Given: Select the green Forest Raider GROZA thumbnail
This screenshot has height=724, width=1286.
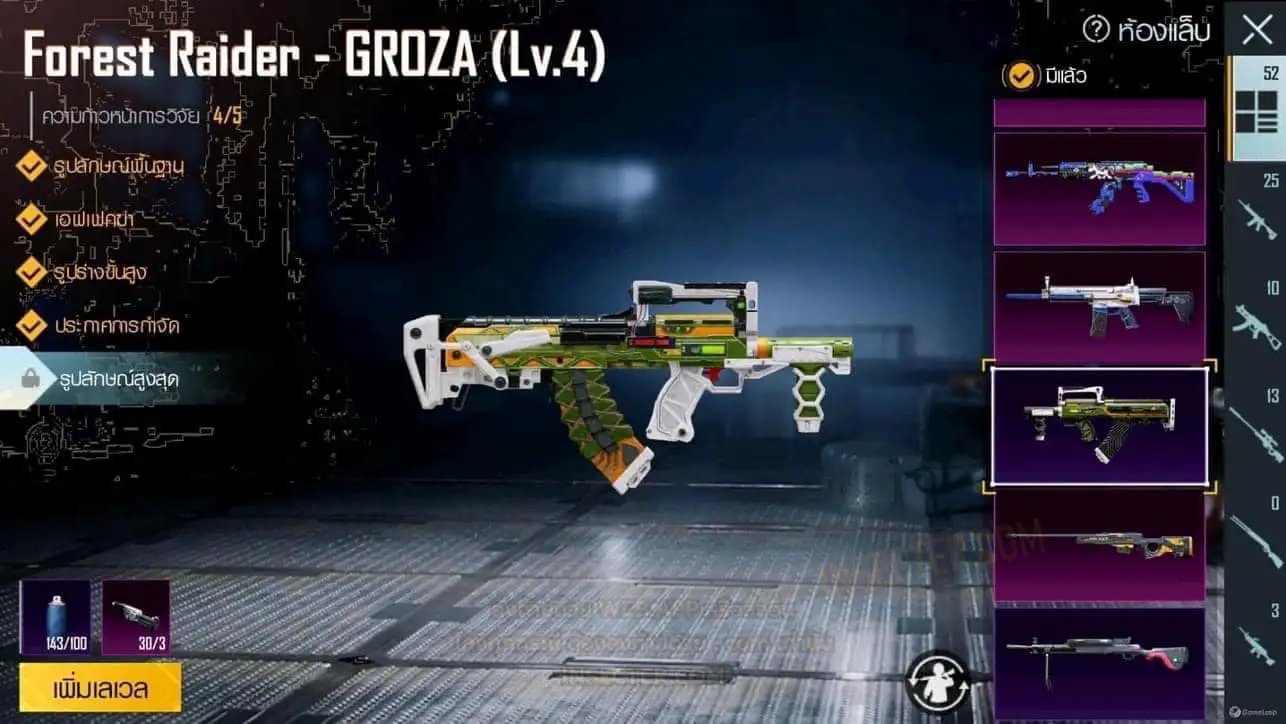Looking at the screenshot, I should pos(1099,426).
